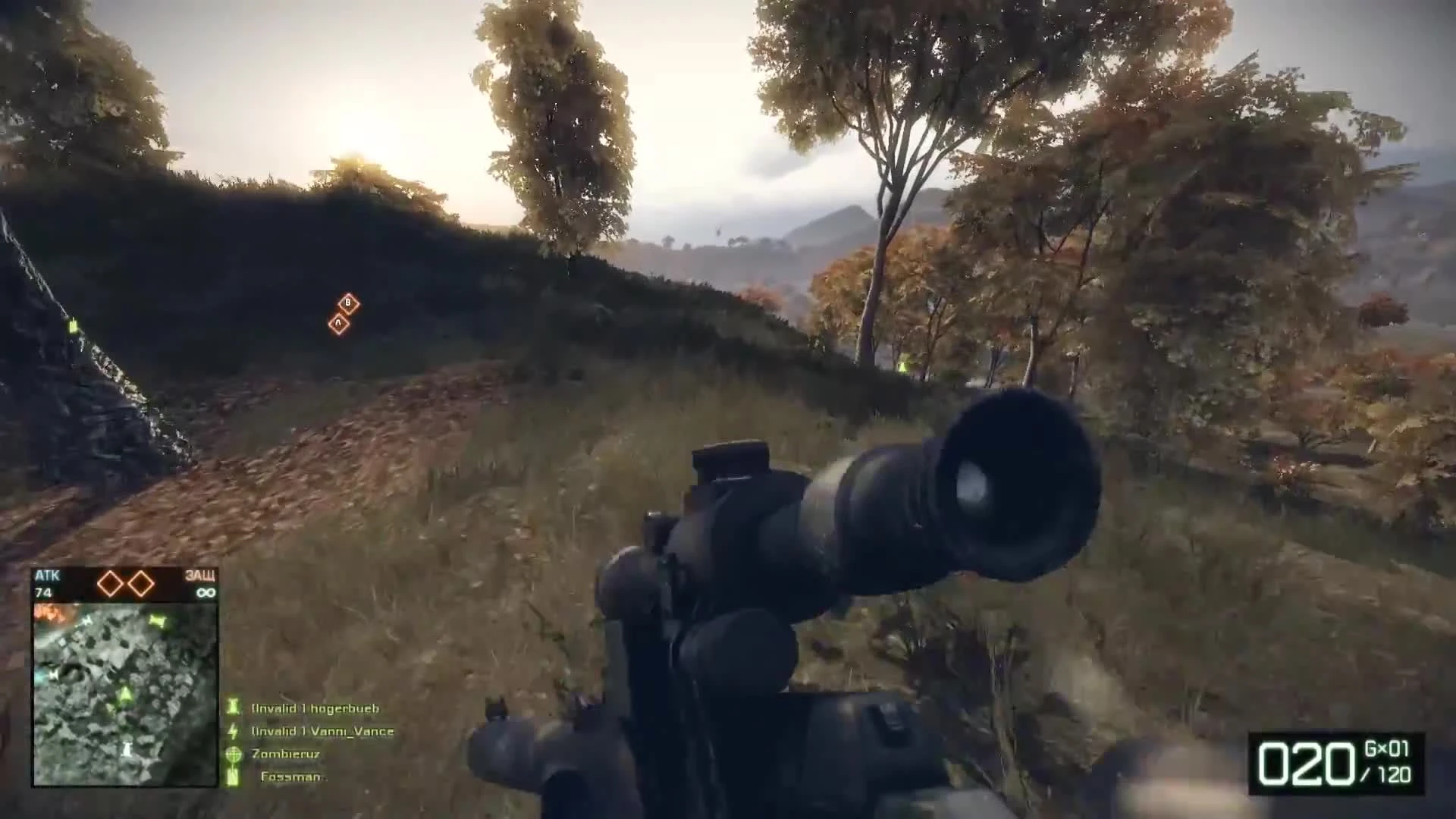
Task: Select the objective A marker on screen
Action: [x=339, y=323]
